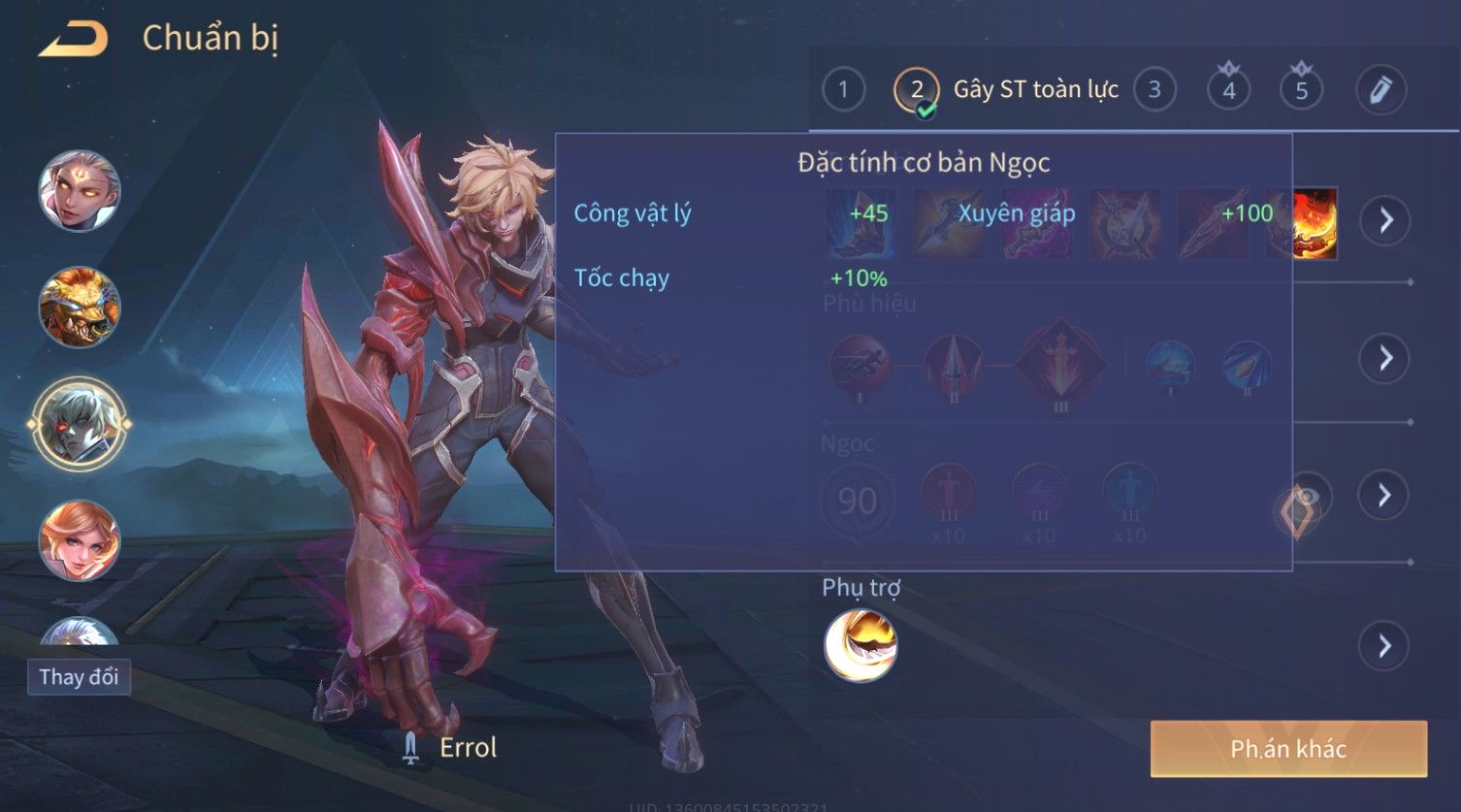
Task: Switch to preset slot 3
Action: coord(1154,90)
